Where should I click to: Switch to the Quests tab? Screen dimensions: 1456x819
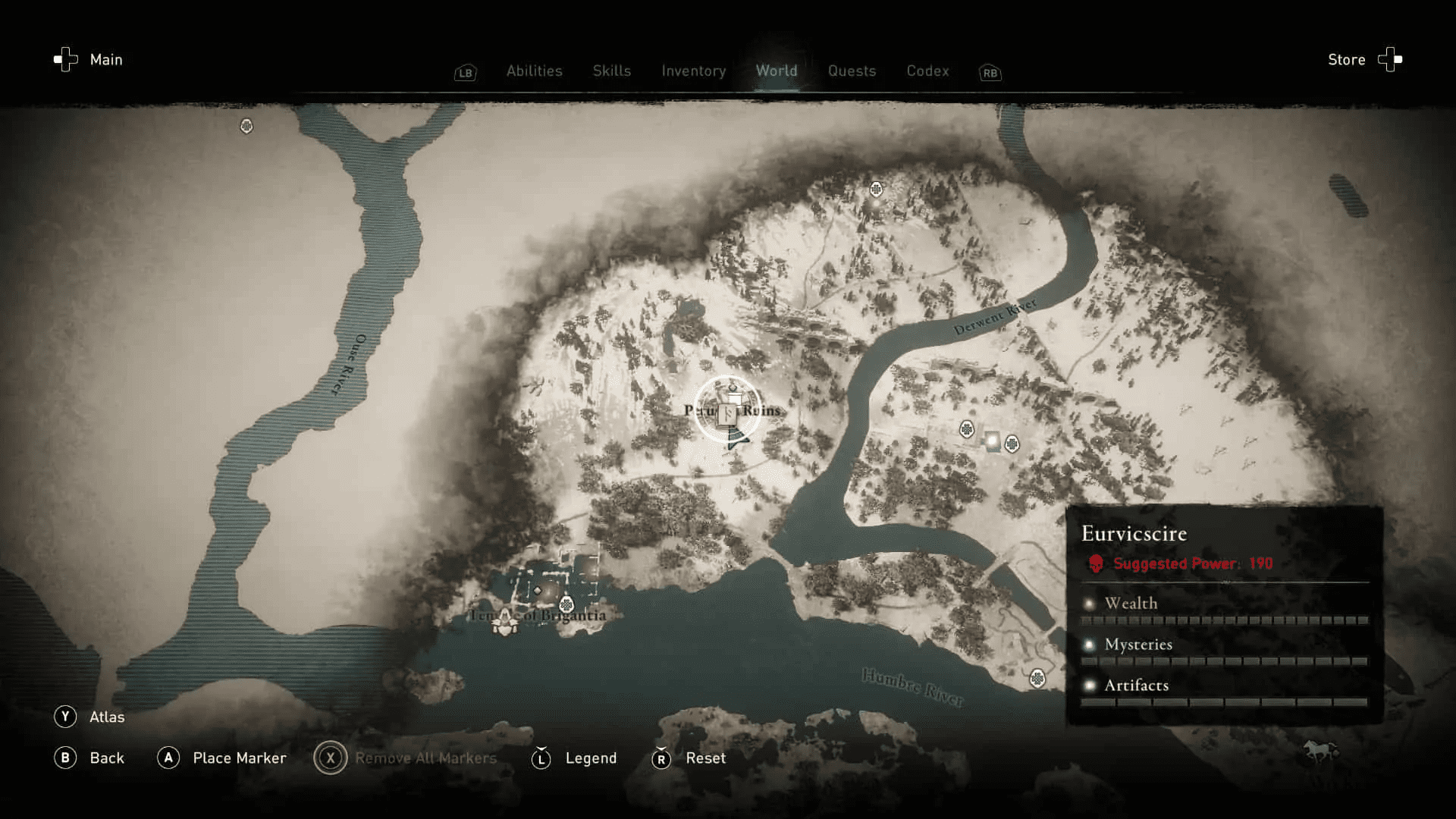click(852, 71)
